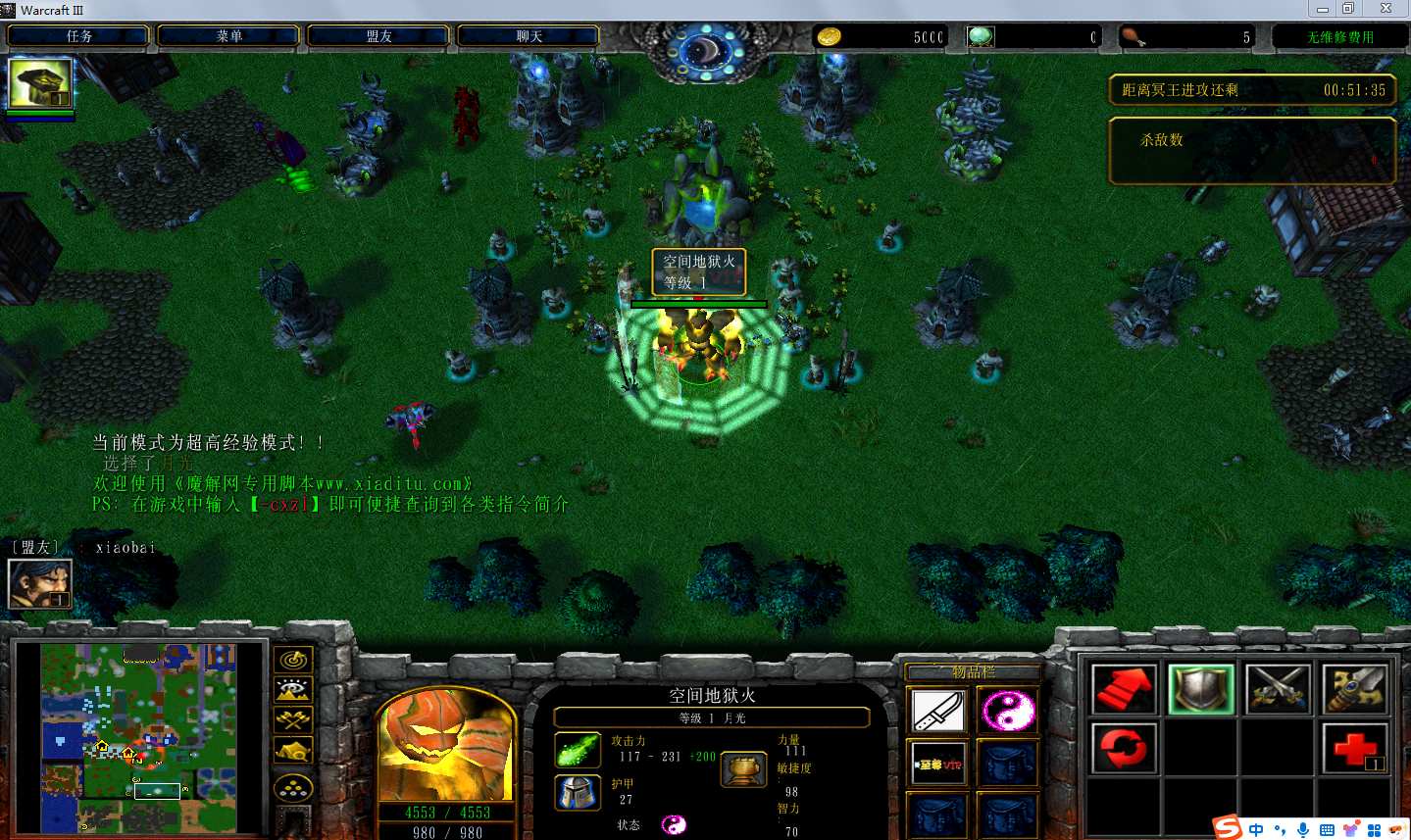Activate the red cross skill button
Image resolution: width=1411 pixels, height=840 pixels.
tap(1354, 749)
